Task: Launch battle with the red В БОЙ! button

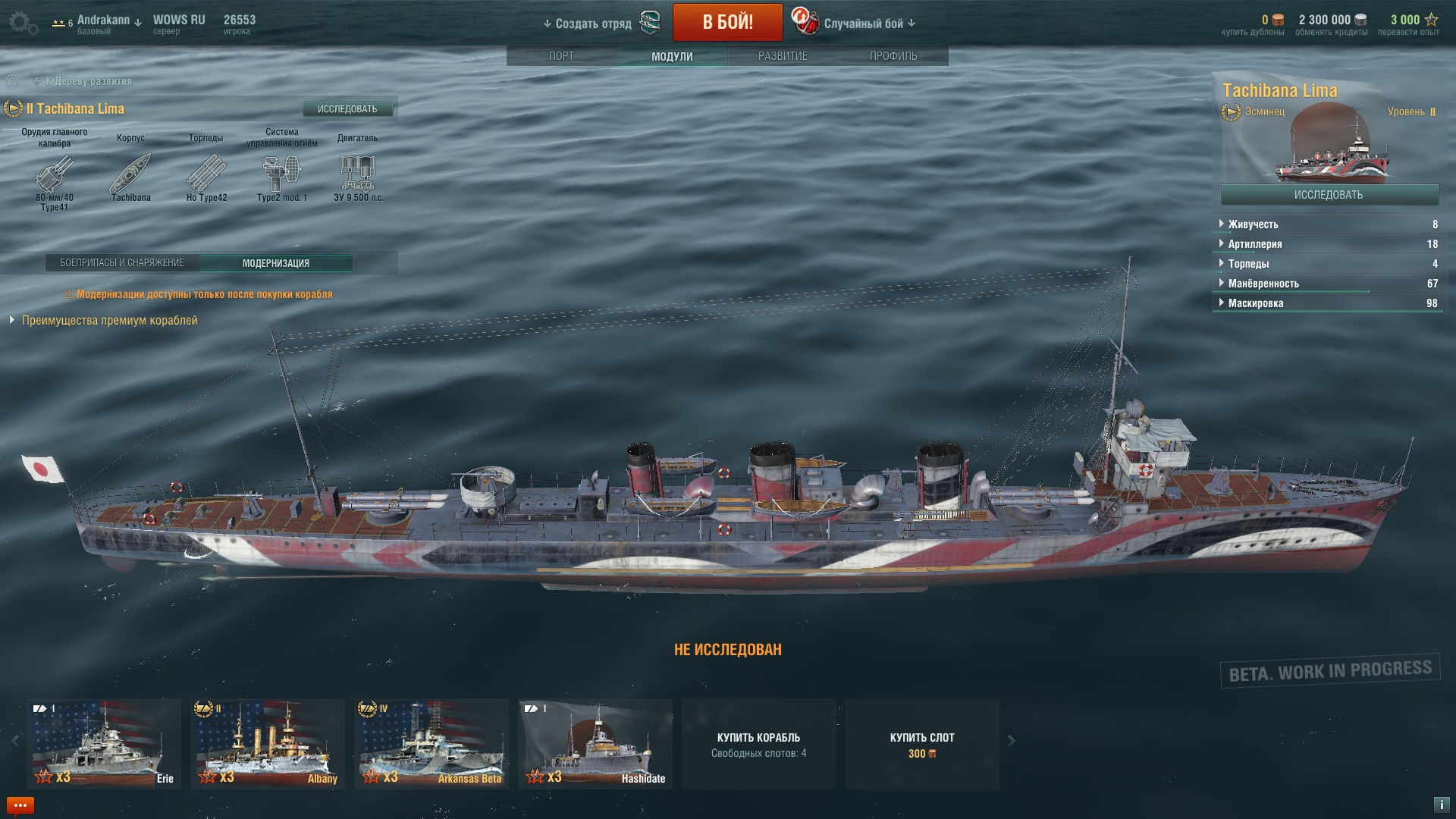Action: tap(727, 22)
